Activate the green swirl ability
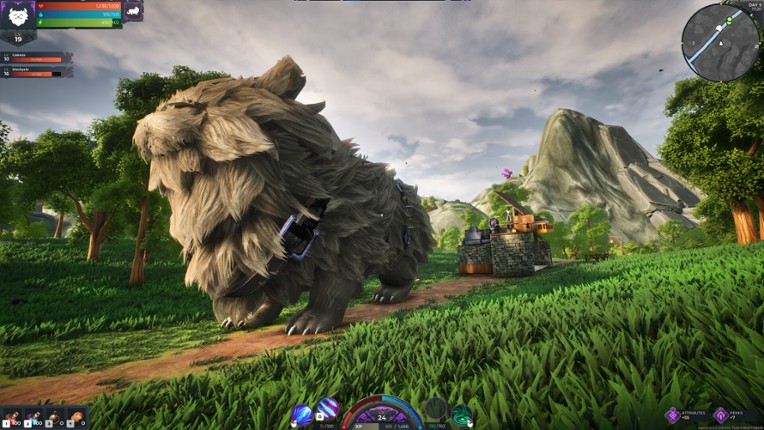The width and height of the screenshot is (764, 430). (462, 413)
